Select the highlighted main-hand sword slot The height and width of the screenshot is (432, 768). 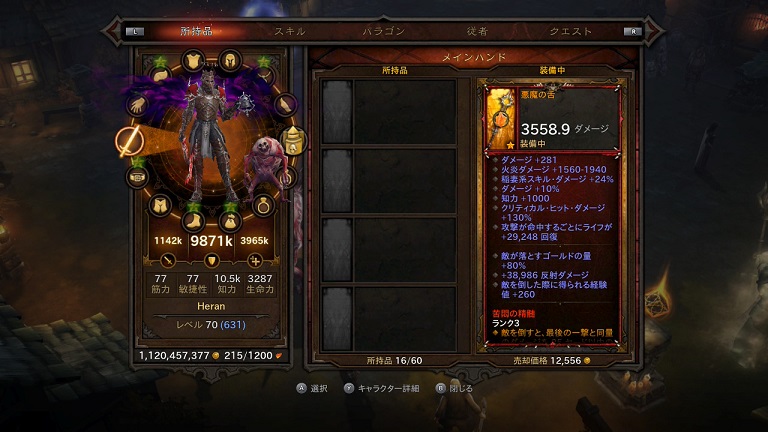tap(130, 141)
